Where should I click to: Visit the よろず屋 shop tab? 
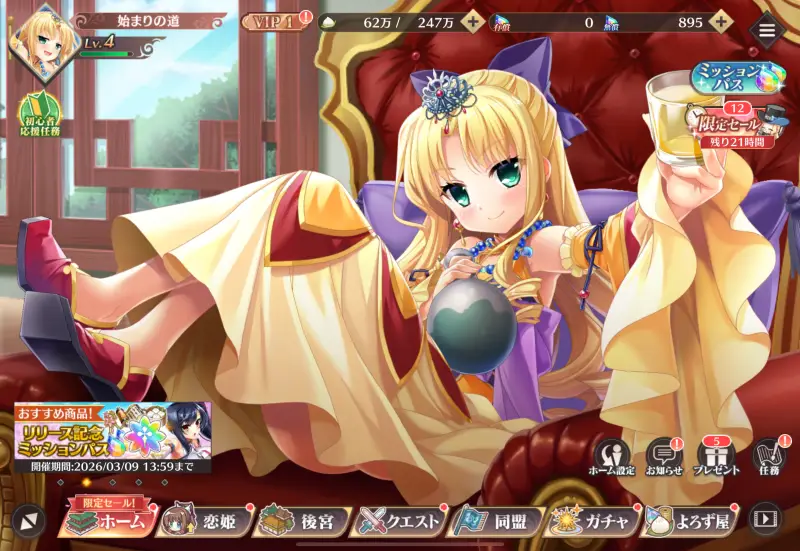691,520
